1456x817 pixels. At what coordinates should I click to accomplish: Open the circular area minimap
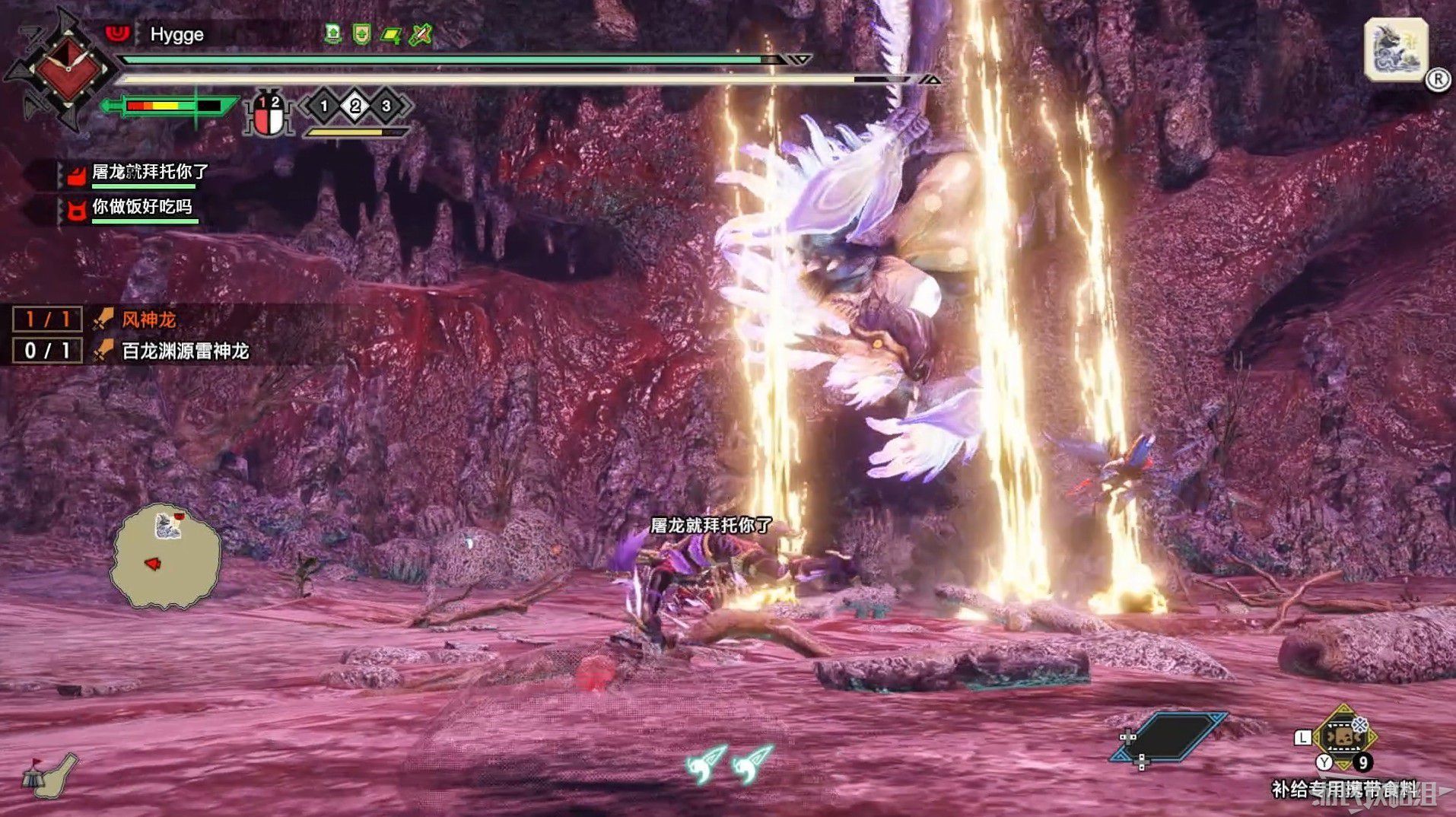pyautogui.click(x=166, y=556)
